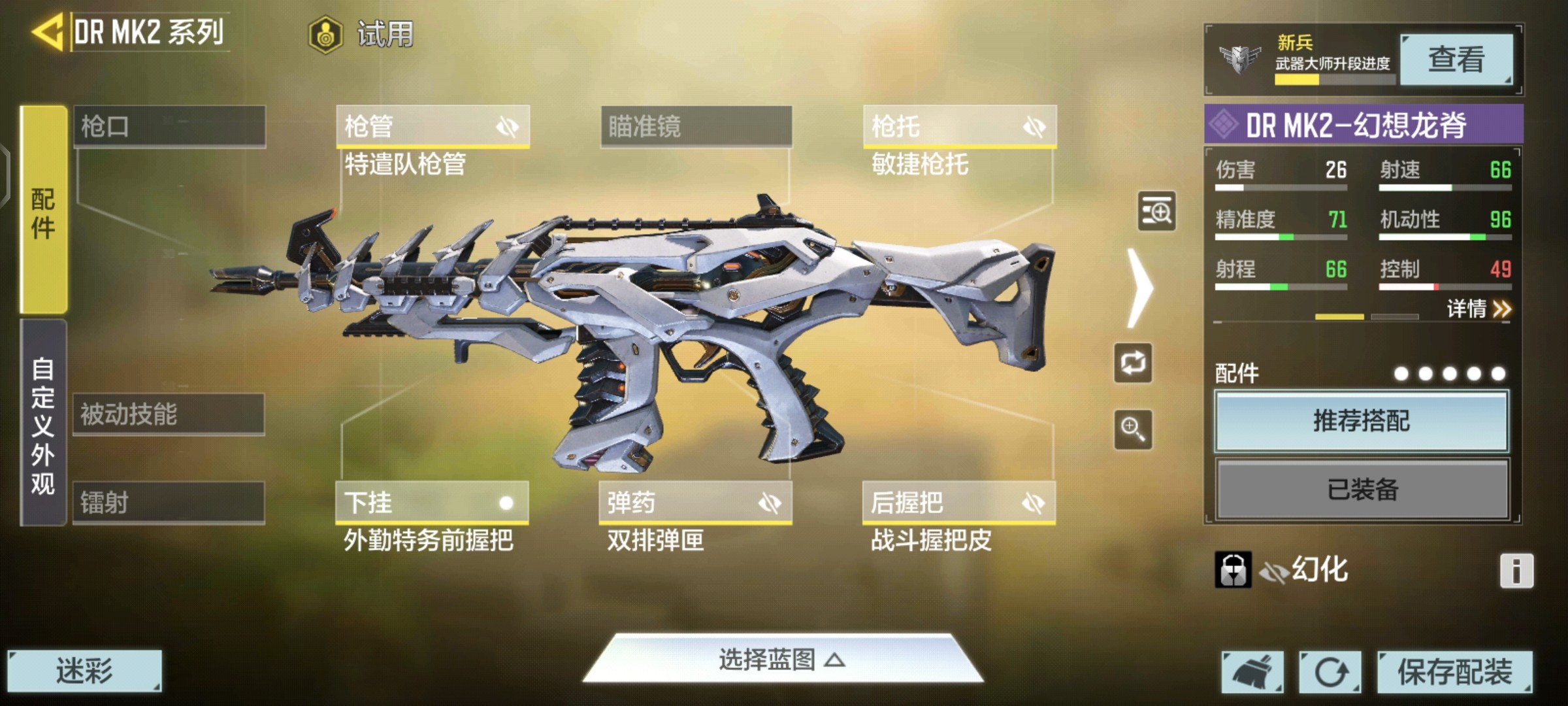Viewport: 1568px width, 706px height.
Task: Switch to the 自定义外观 tab
Action: click(x=43, y=424)
